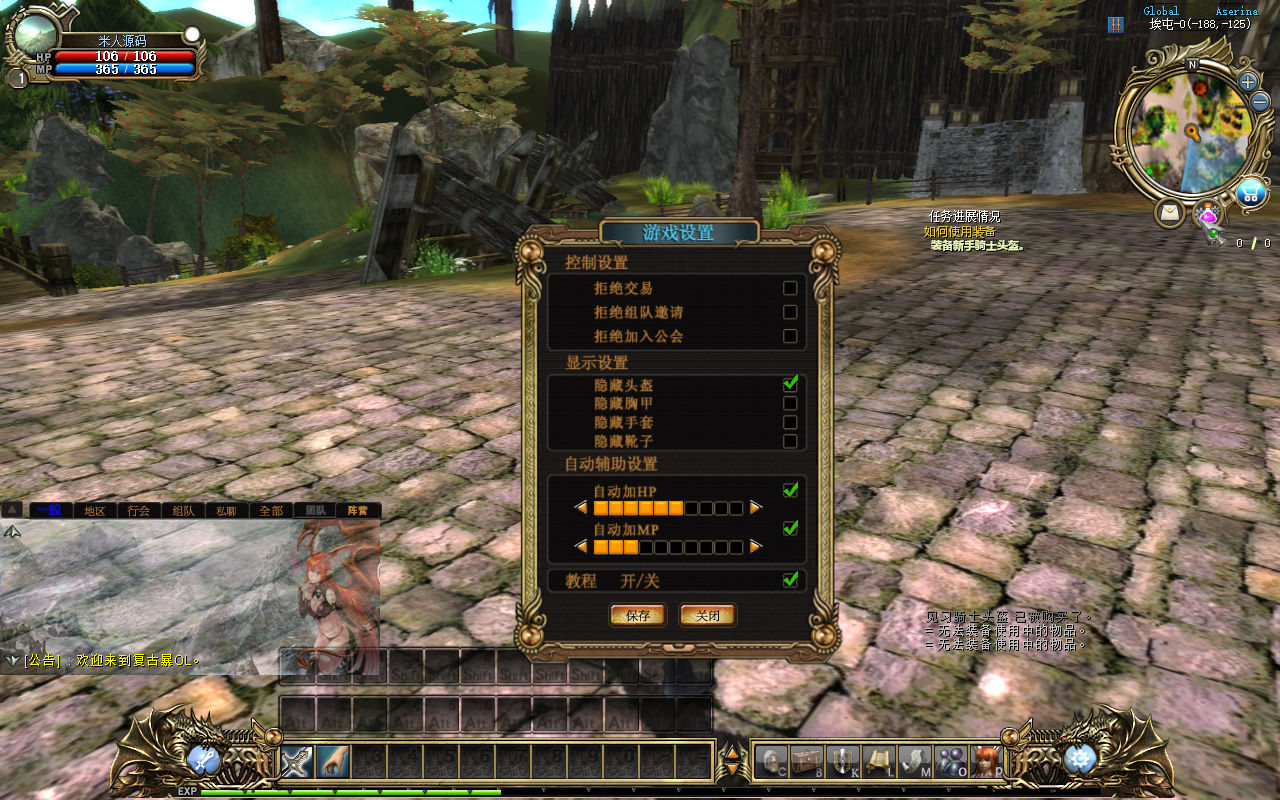Viewport: 1280px width, 800px height.
Task: Close settings with the 关闭 button
Action: tap(708, 615)
